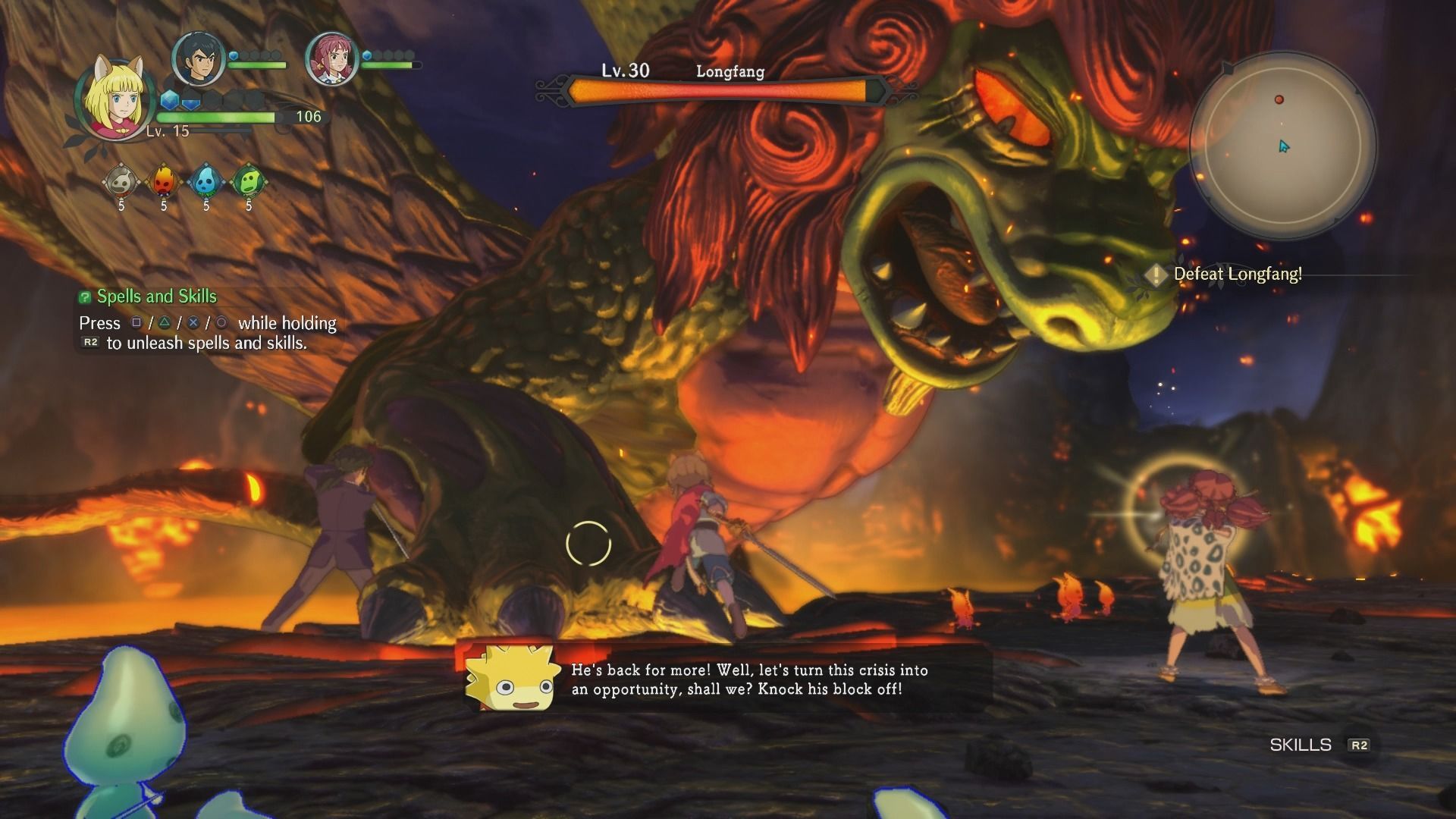Pick the blue water higgledy icon

(206, 182)
